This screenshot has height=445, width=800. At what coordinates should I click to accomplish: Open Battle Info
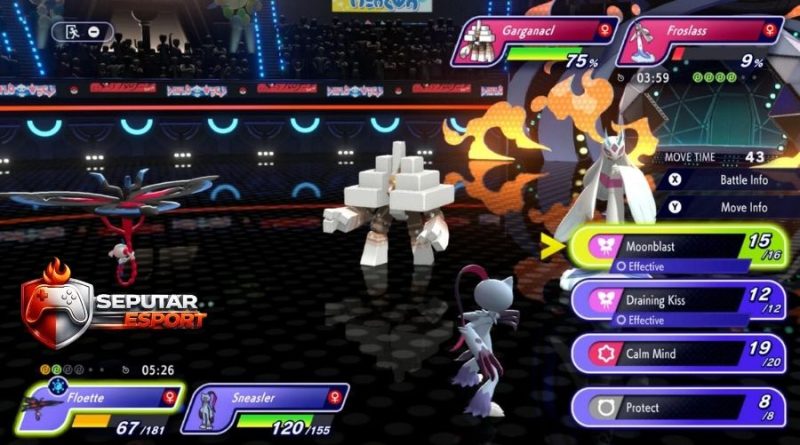pyautogui.click(x=730, y=180)
